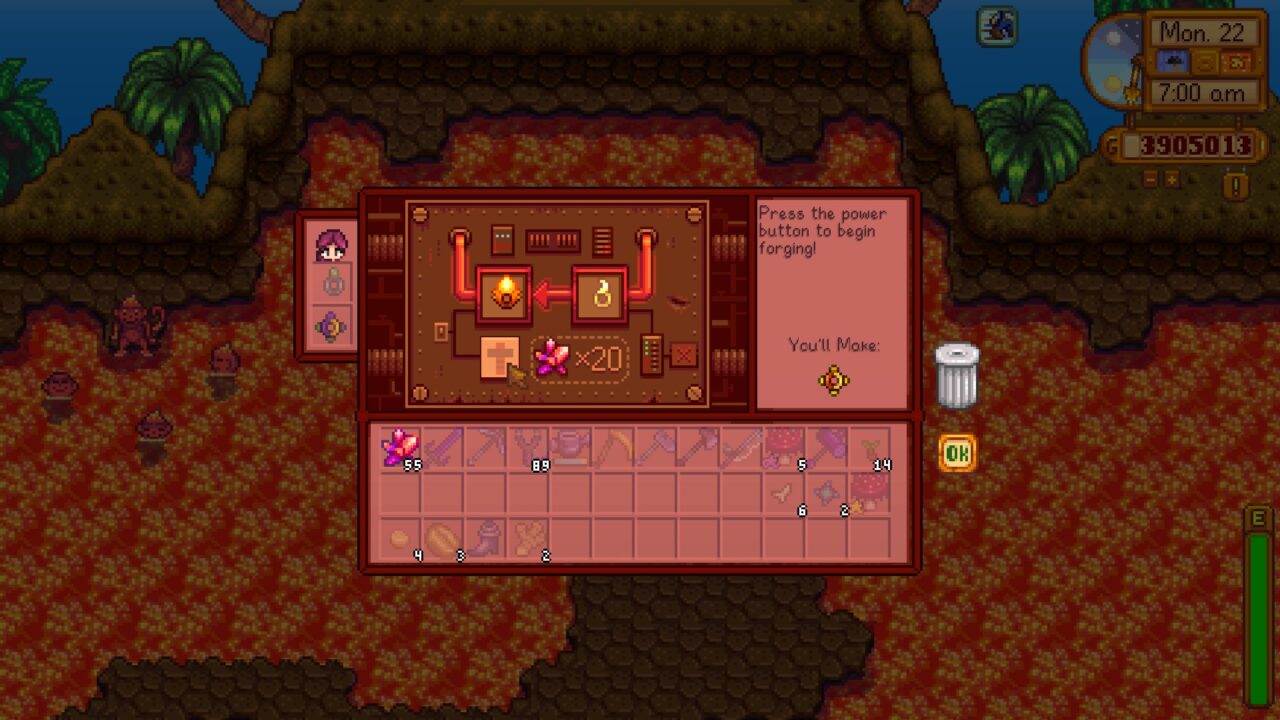Click the forged ring in the side panel
The height and width of the screenshot is (720, 1280).
click(x=330, y=324)
